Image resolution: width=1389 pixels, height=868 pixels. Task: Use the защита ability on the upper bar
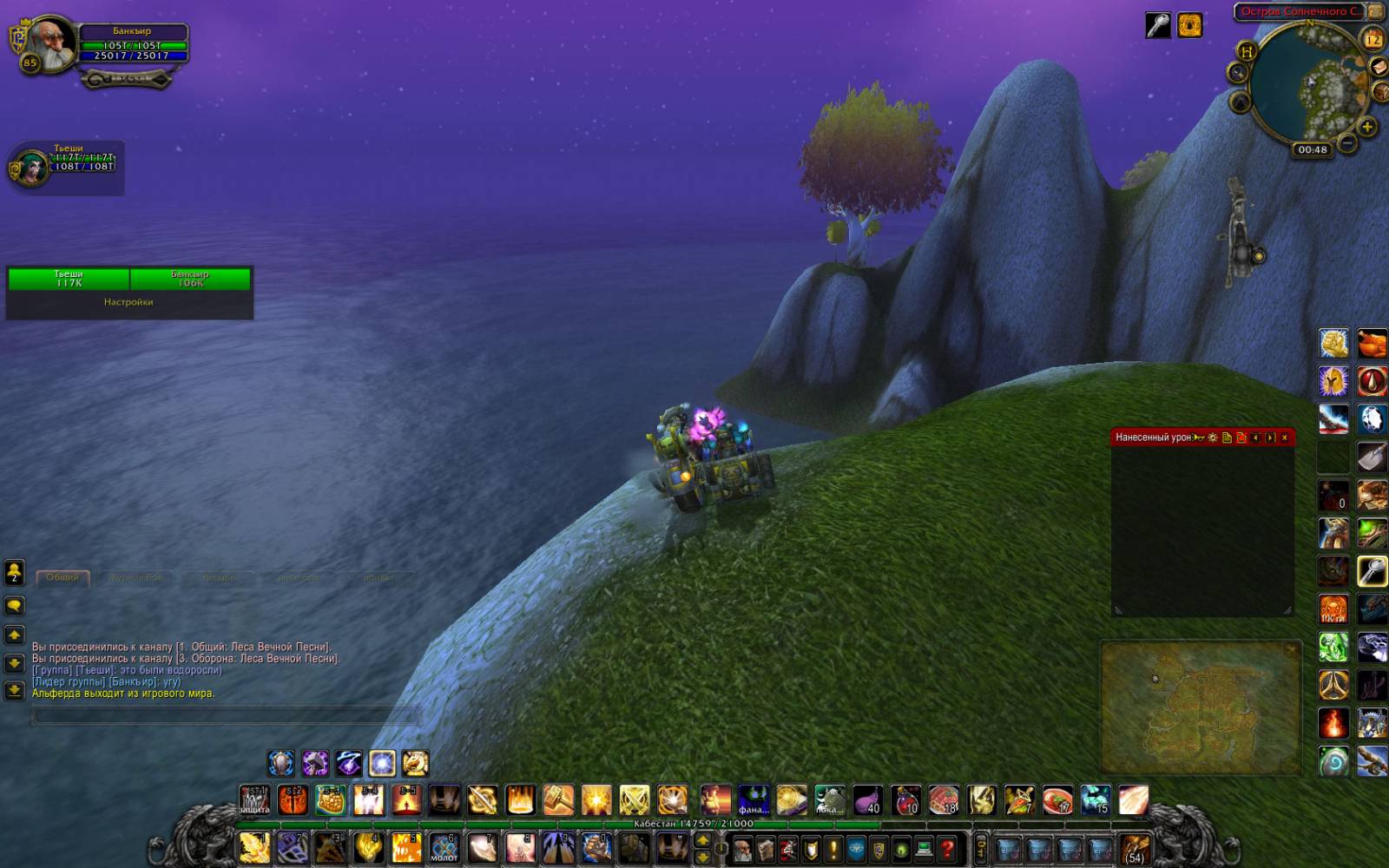click(254, 800)
